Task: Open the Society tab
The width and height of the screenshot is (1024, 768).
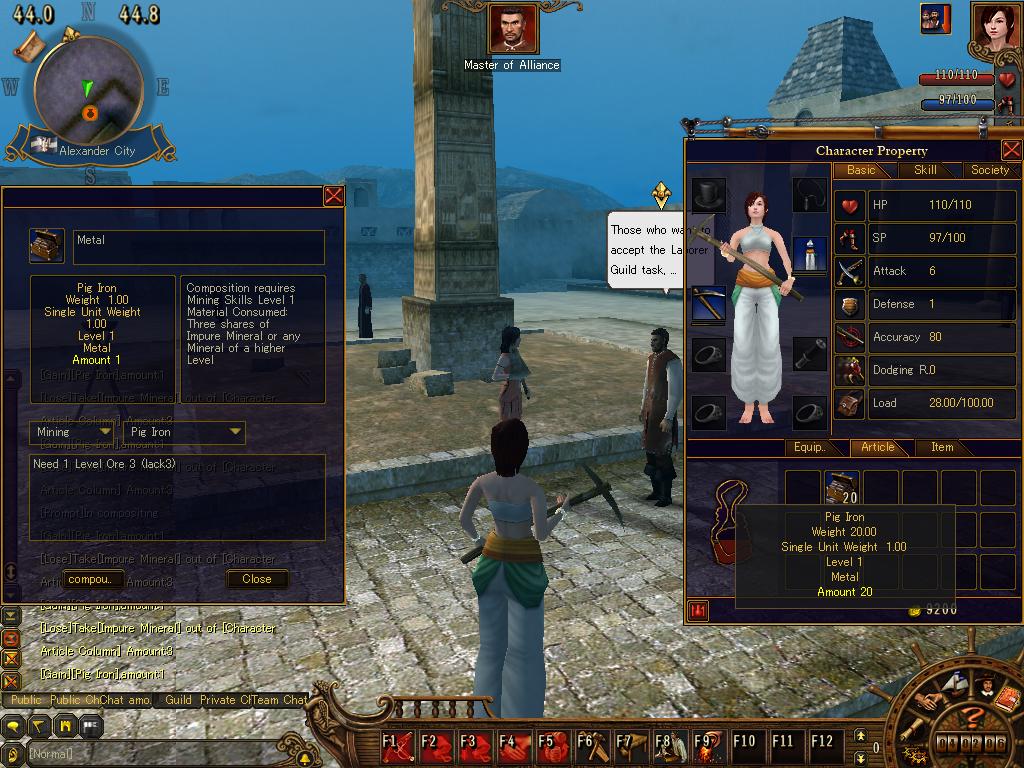Action: coord(989,170)
